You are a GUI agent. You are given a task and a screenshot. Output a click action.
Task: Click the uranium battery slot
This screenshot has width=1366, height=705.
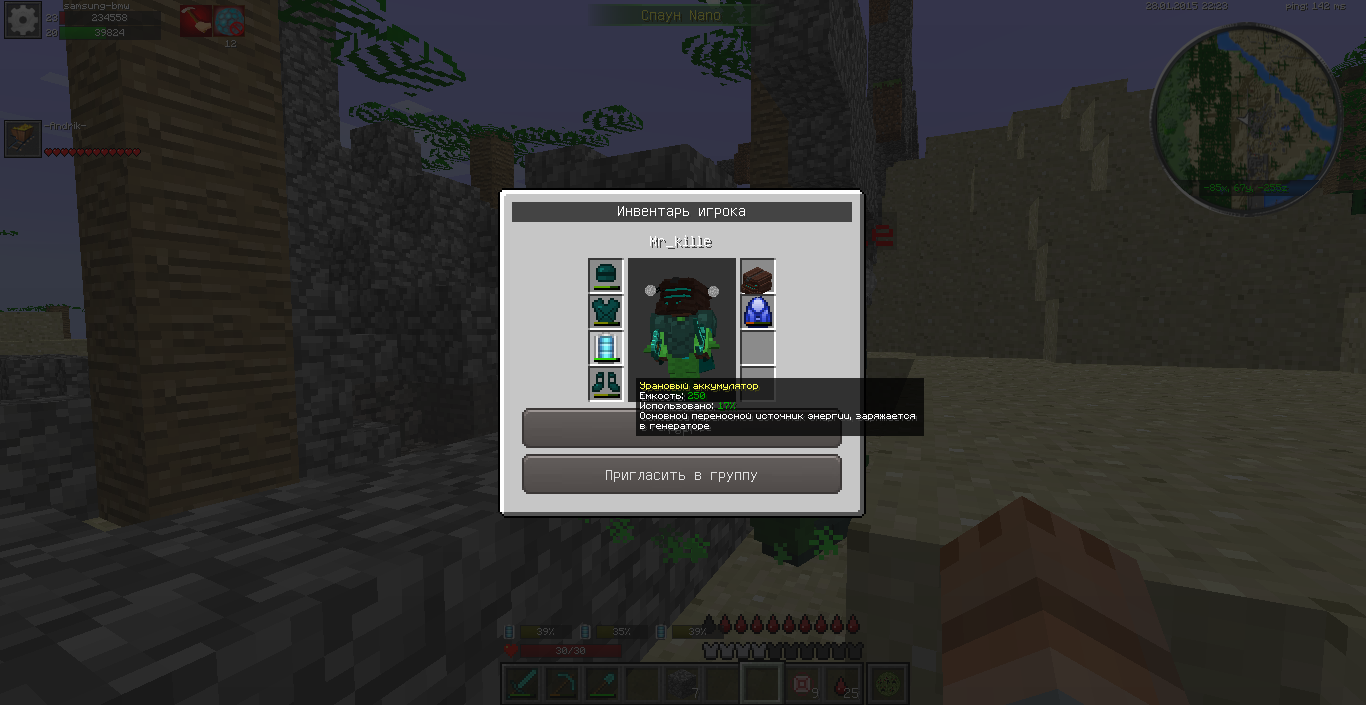tap(605, 348)
